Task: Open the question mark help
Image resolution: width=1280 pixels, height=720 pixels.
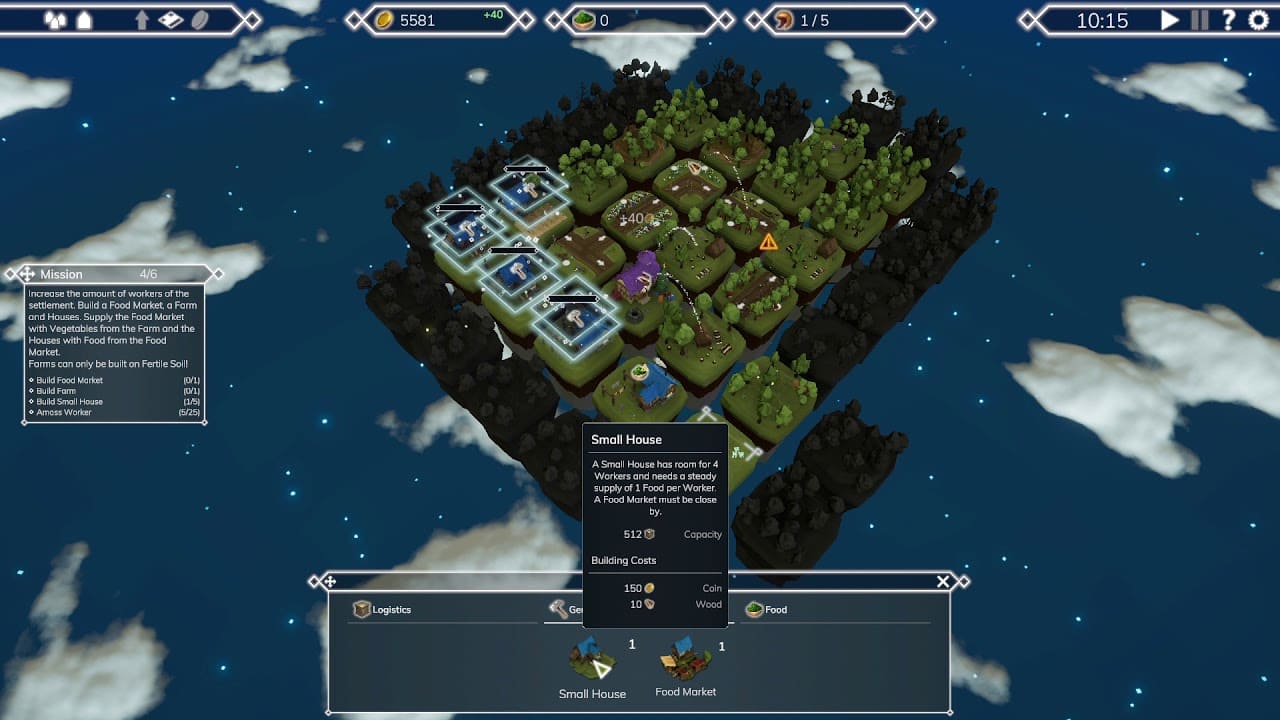Action: point(1229,20)
